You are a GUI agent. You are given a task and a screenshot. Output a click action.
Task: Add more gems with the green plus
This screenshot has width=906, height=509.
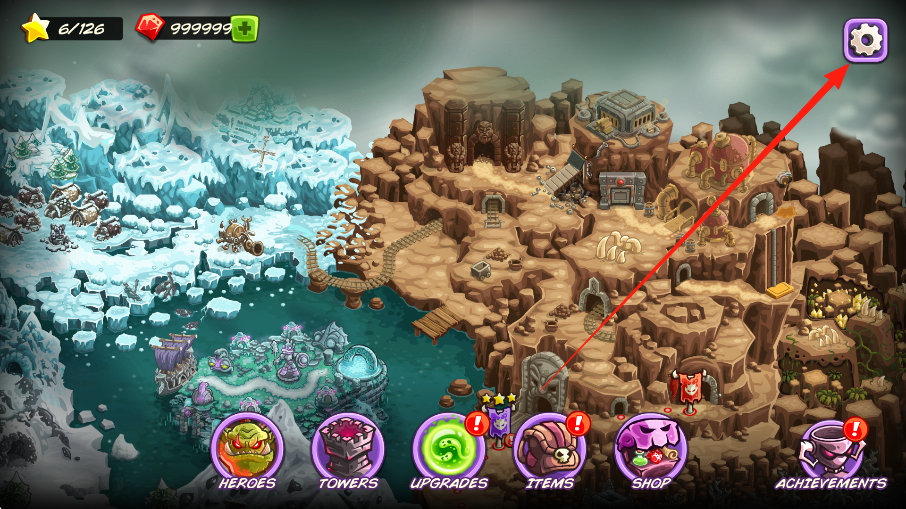coord(244,28)
